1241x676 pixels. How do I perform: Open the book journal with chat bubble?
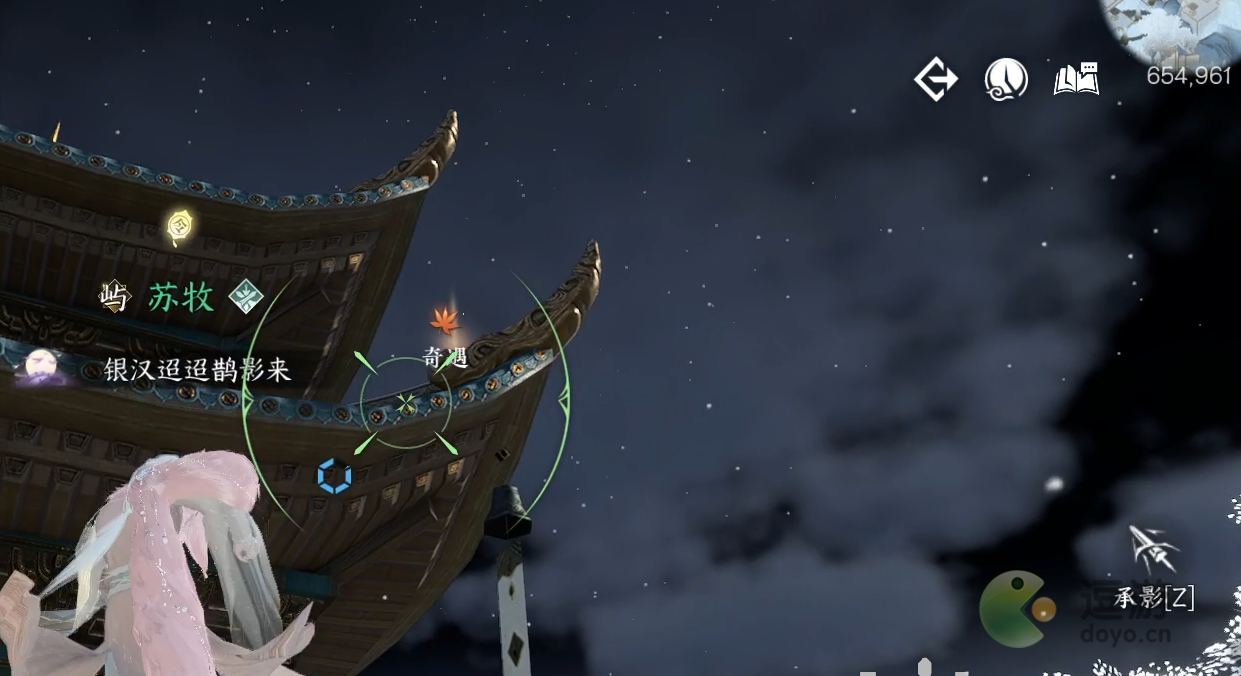click(x=1076, y=79)
